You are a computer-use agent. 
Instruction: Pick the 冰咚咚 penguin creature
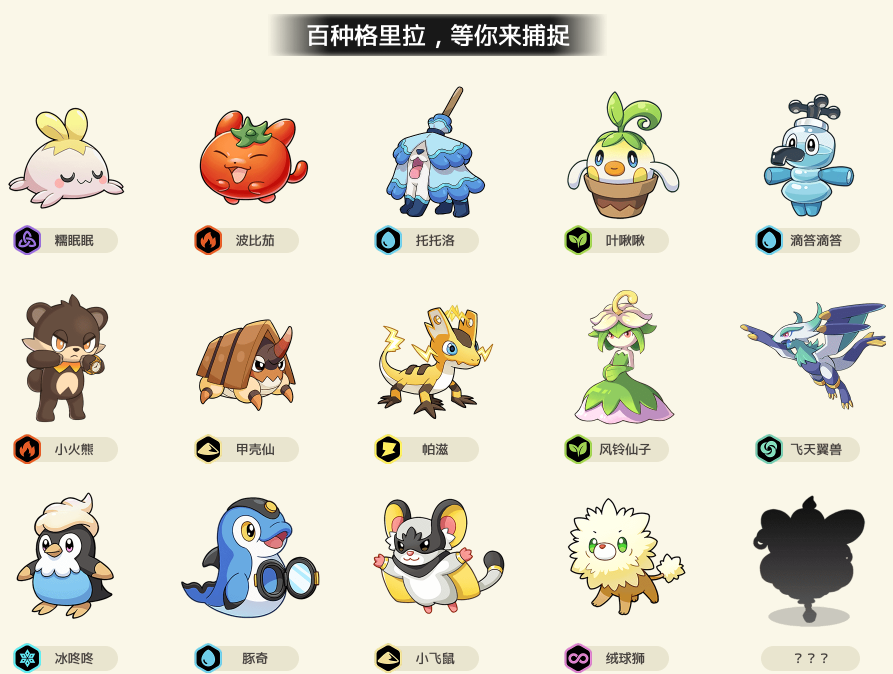point(66,556)
